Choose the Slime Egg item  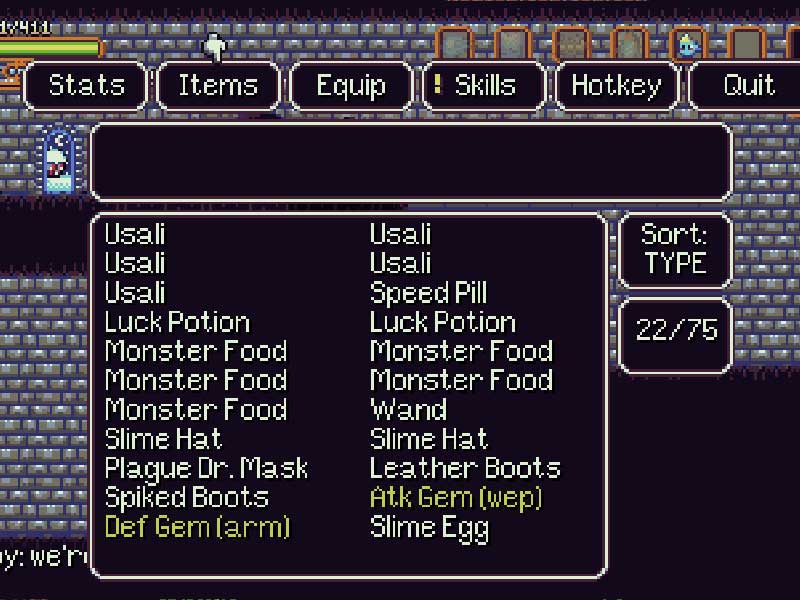click(429, 526)
